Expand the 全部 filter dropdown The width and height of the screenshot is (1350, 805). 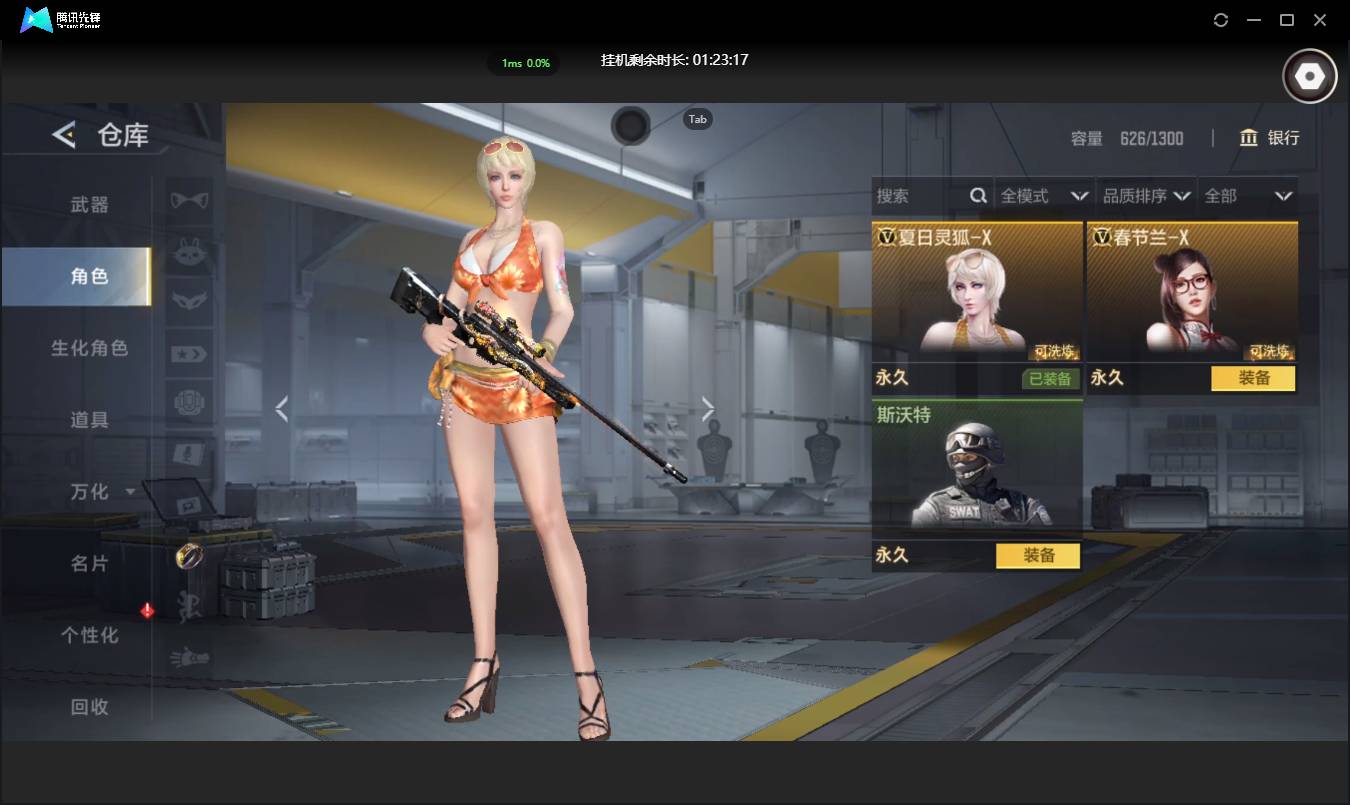coord(1248,196)
